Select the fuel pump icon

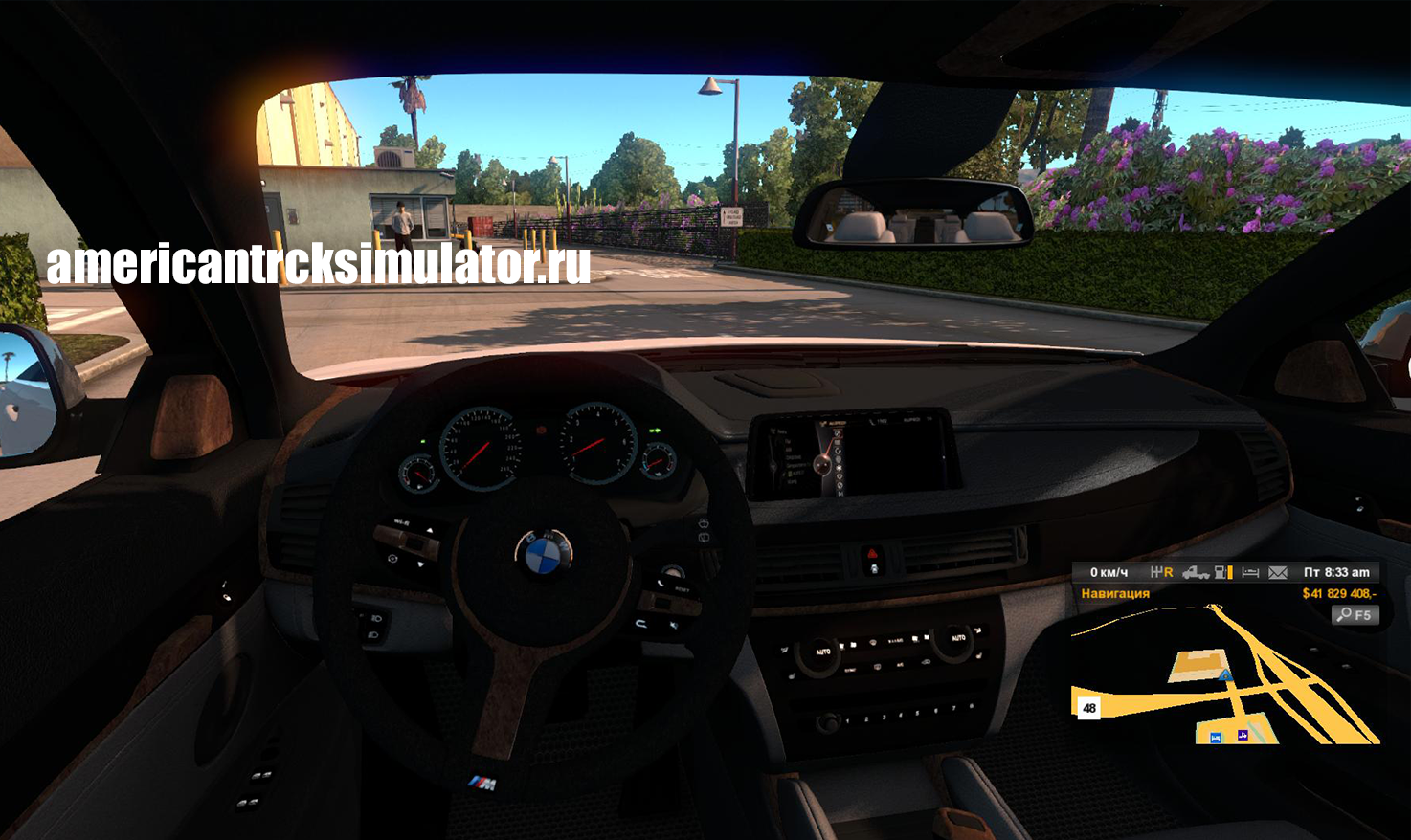click(1222, 572)
